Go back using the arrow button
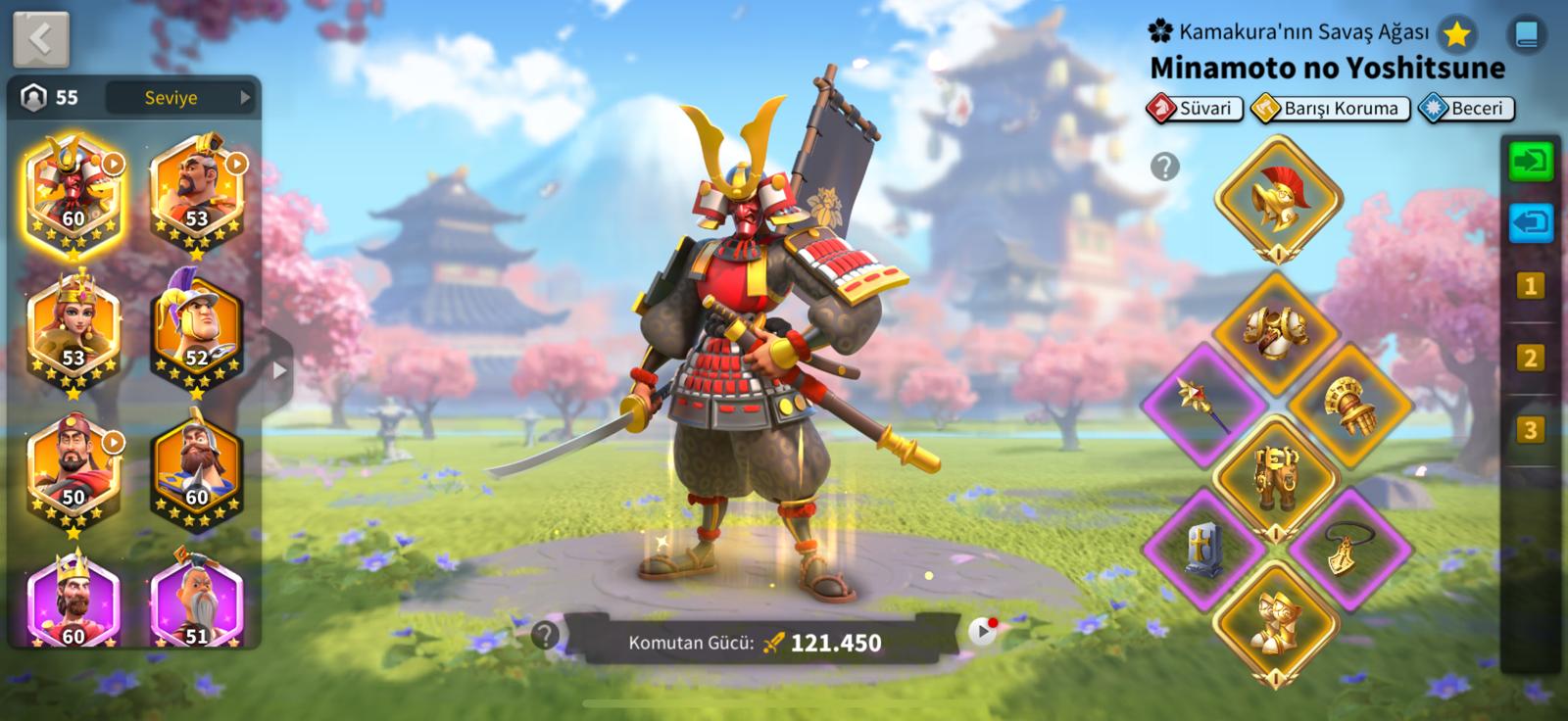The image size is (1568, 721). coord(41,39)
